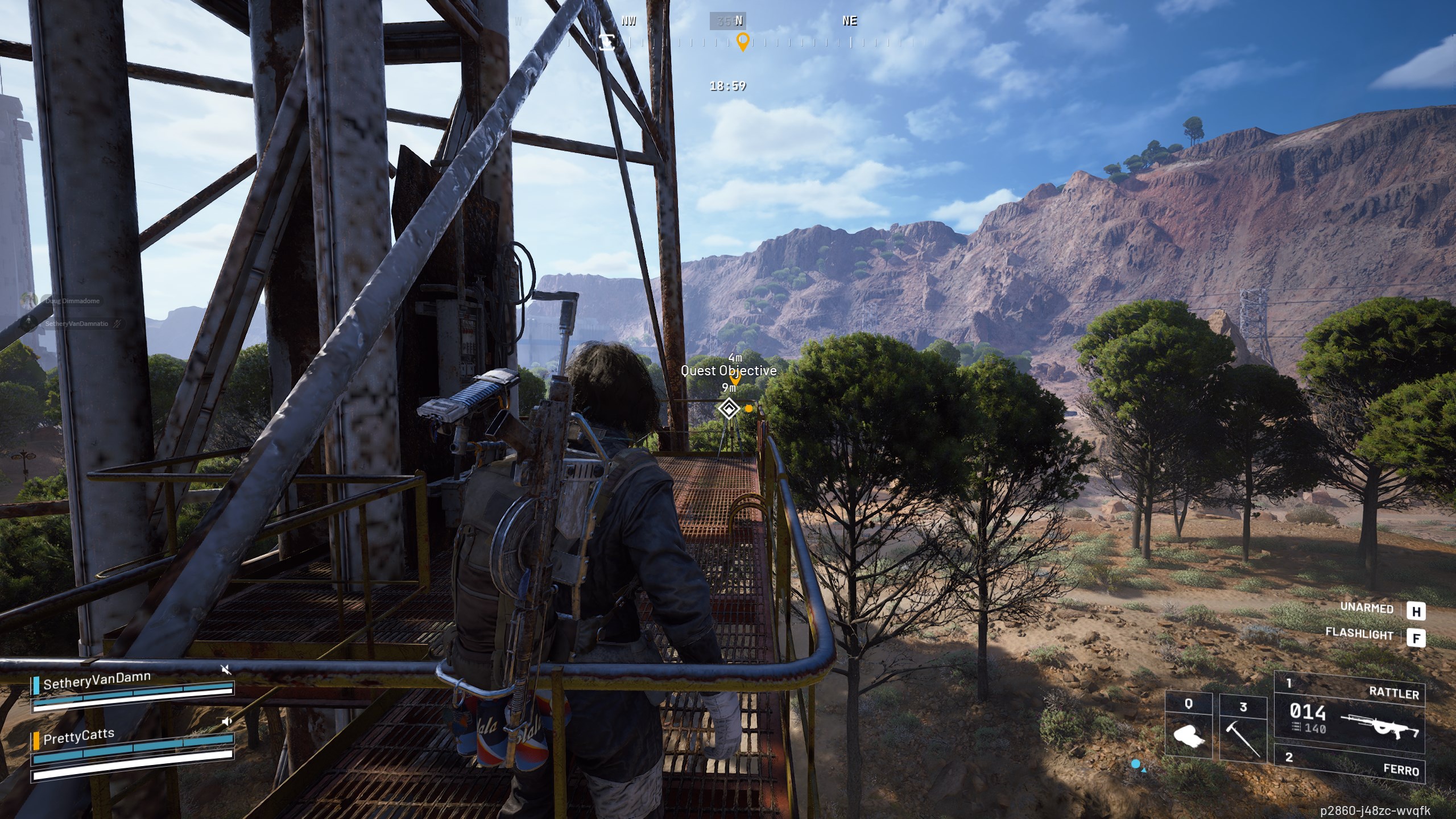Viewport: 1456px width, 819px height.
Task: Select SetheryVanDamnatio in the voice list
Action: coord(76,324)
